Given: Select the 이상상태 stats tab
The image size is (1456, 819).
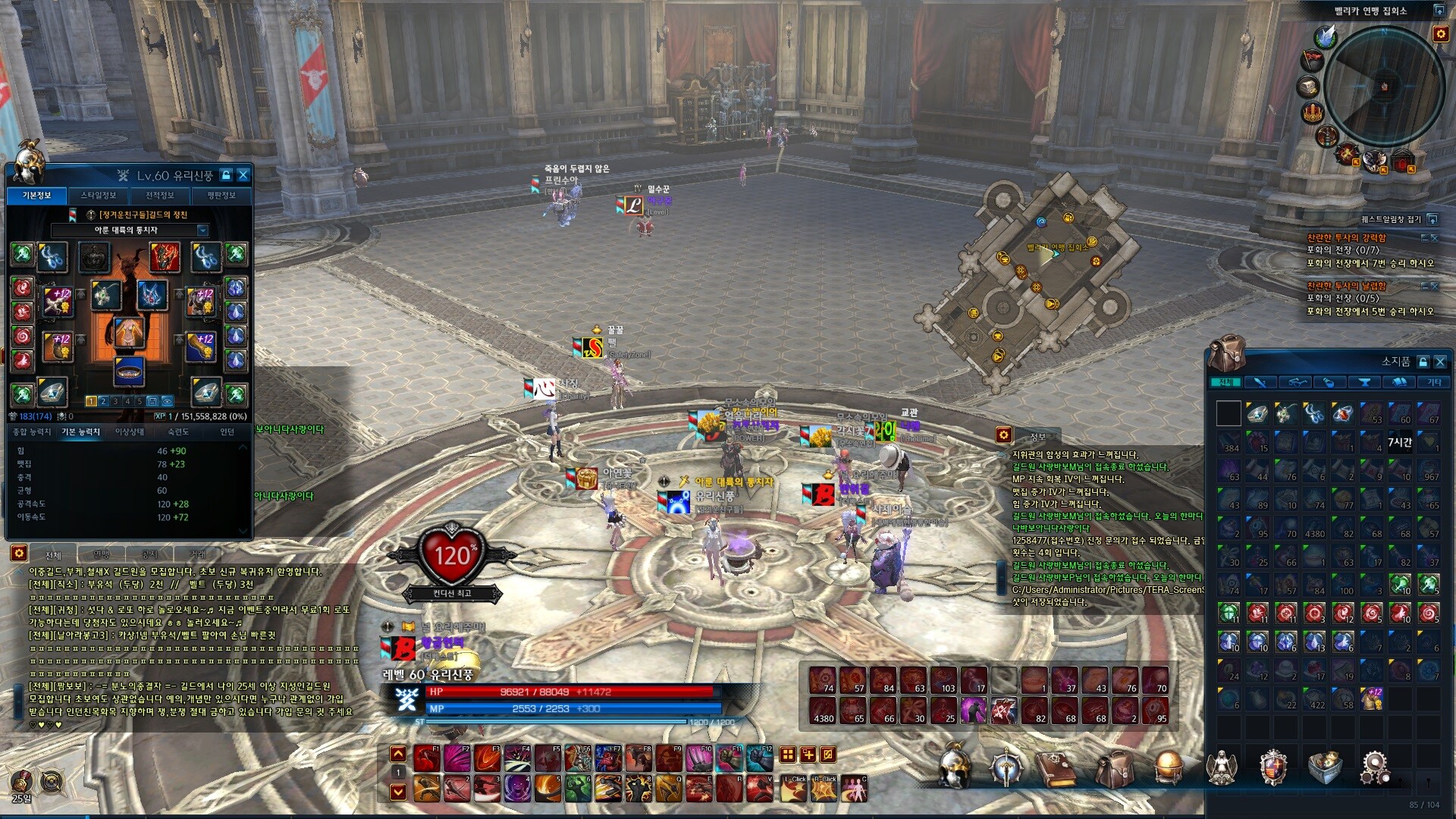Looking at the screenshot, I should [129, 431].
